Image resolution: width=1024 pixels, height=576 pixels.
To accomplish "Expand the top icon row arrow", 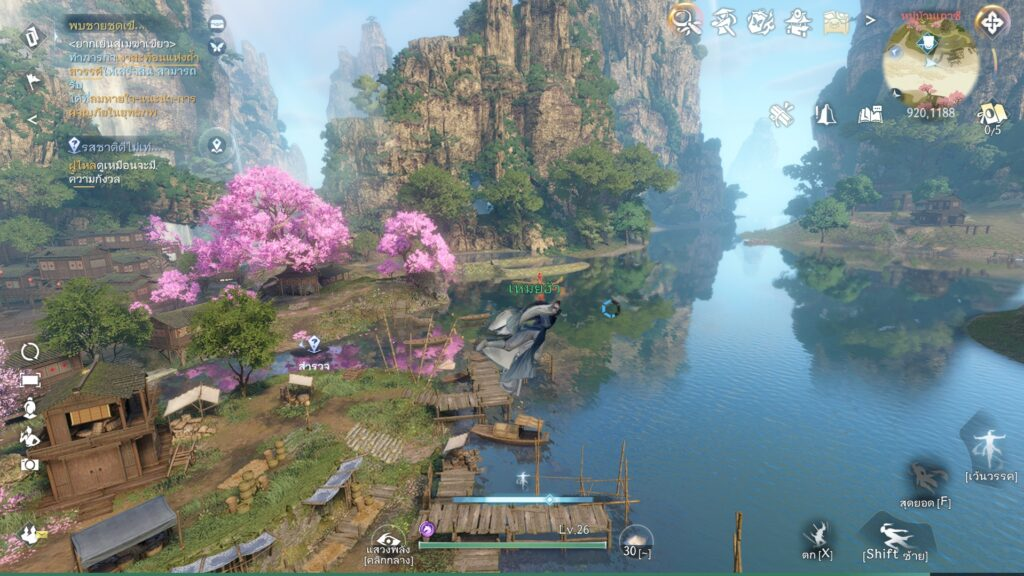I will tap(870, 19).
